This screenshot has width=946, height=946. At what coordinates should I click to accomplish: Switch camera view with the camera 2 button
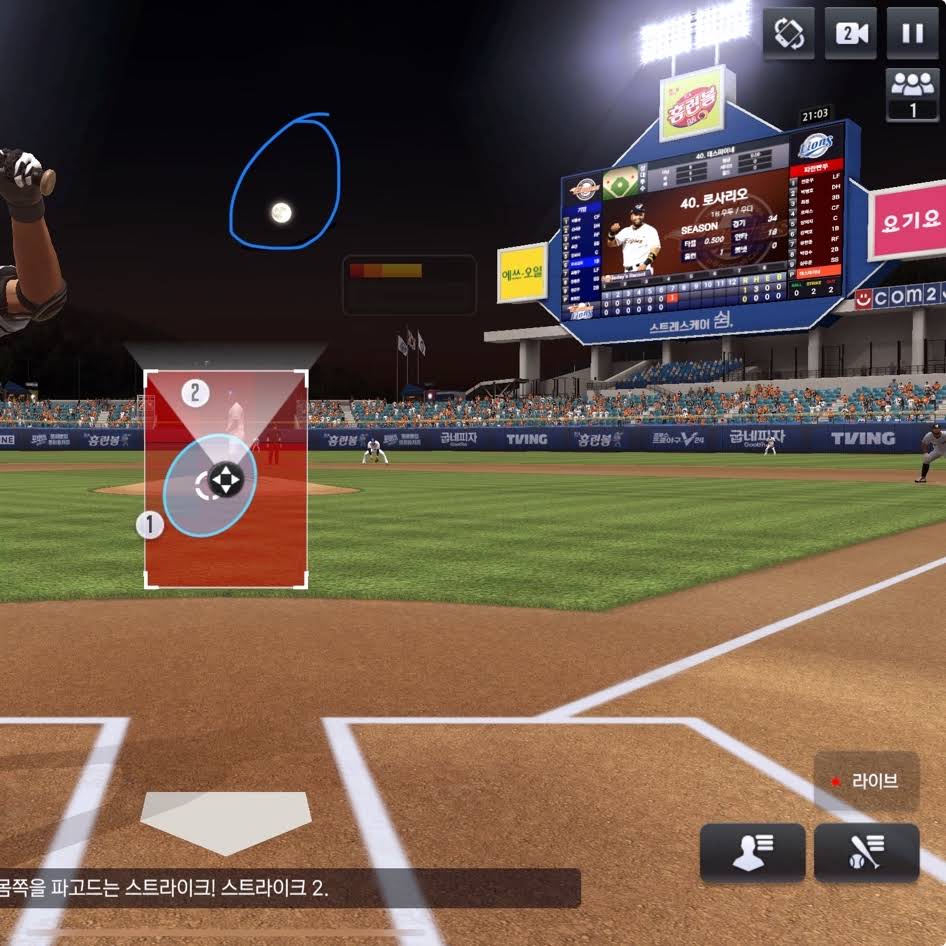tap(850, 34)
